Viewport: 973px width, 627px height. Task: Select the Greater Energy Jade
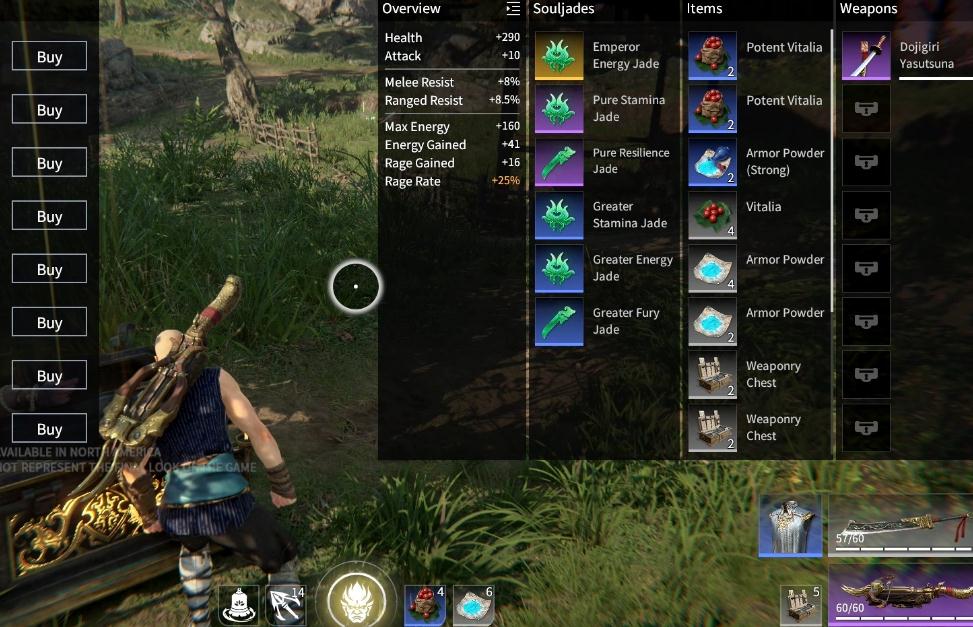(560, 268)
